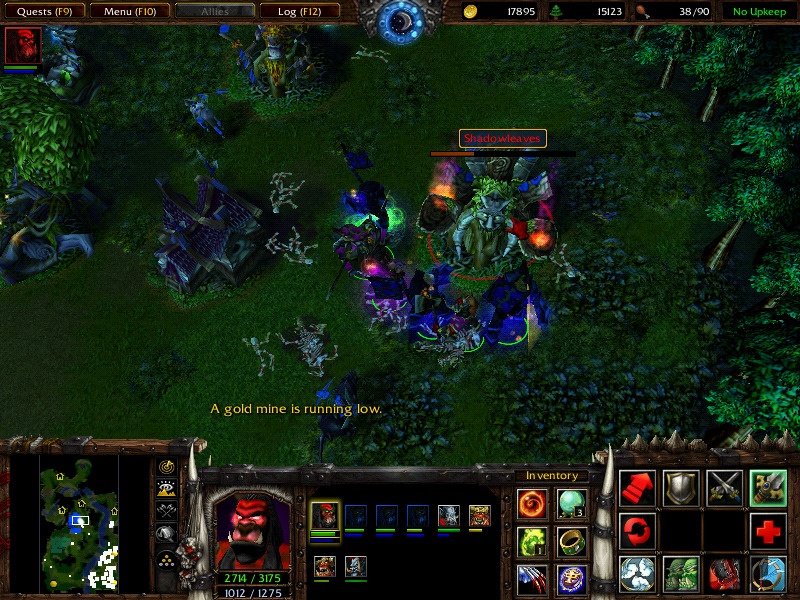Click the minimap
Screen dimensions: 800x600
79,521
